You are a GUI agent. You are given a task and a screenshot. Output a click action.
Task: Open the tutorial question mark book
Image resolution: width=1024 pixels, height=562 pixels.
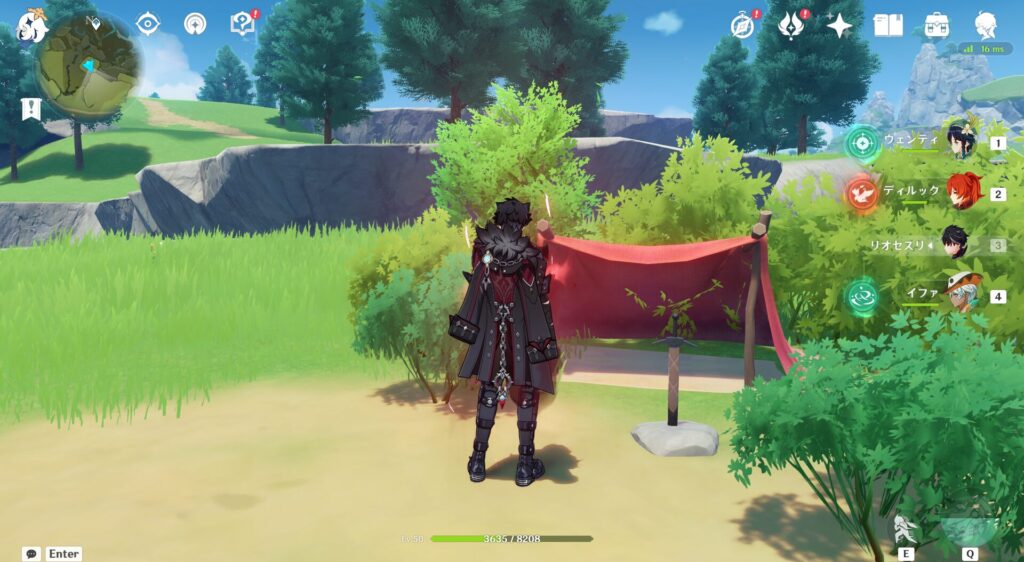point(242,24)
